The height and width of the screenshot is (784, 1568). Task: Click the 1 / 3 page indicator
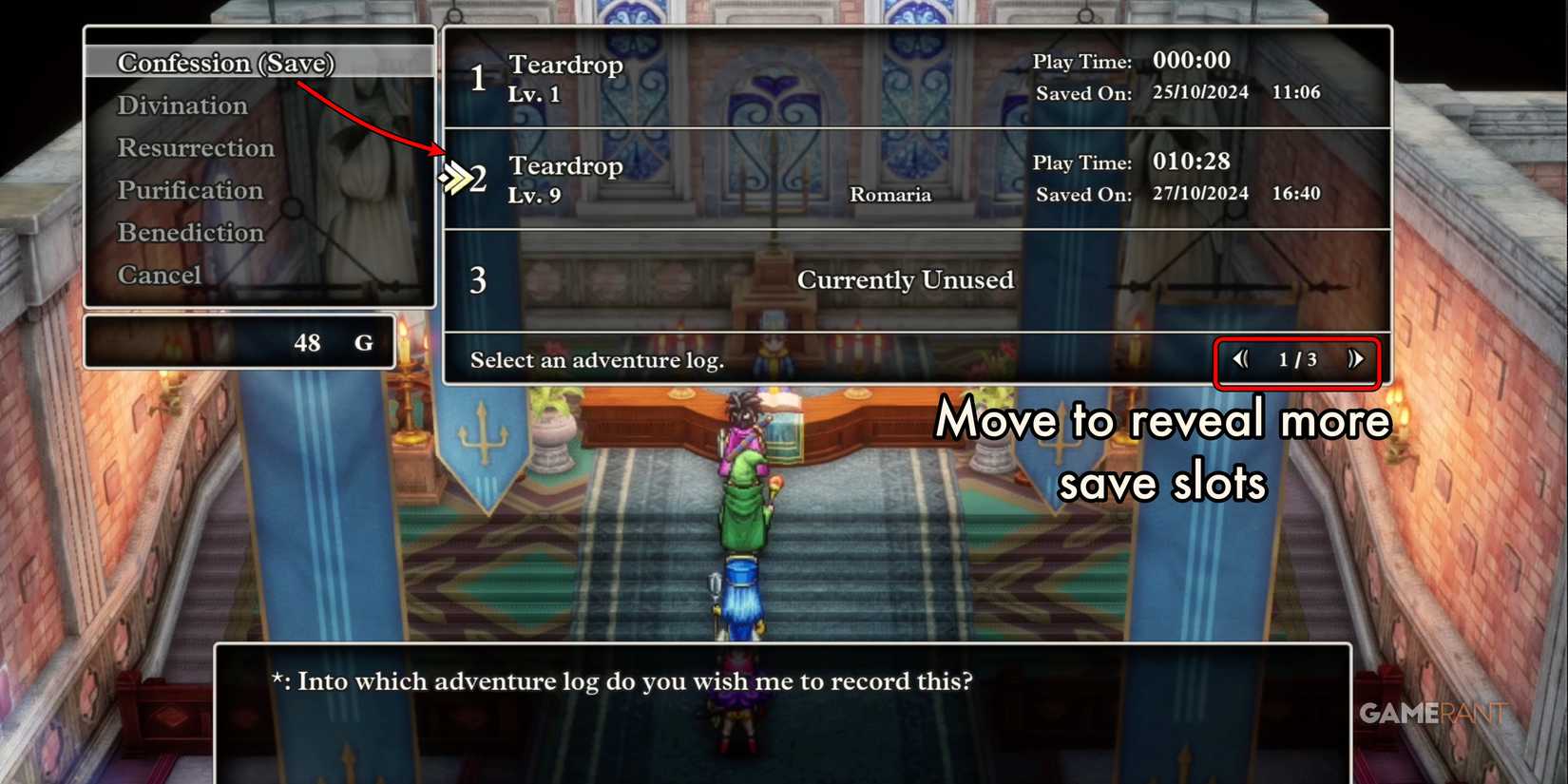1296,359
